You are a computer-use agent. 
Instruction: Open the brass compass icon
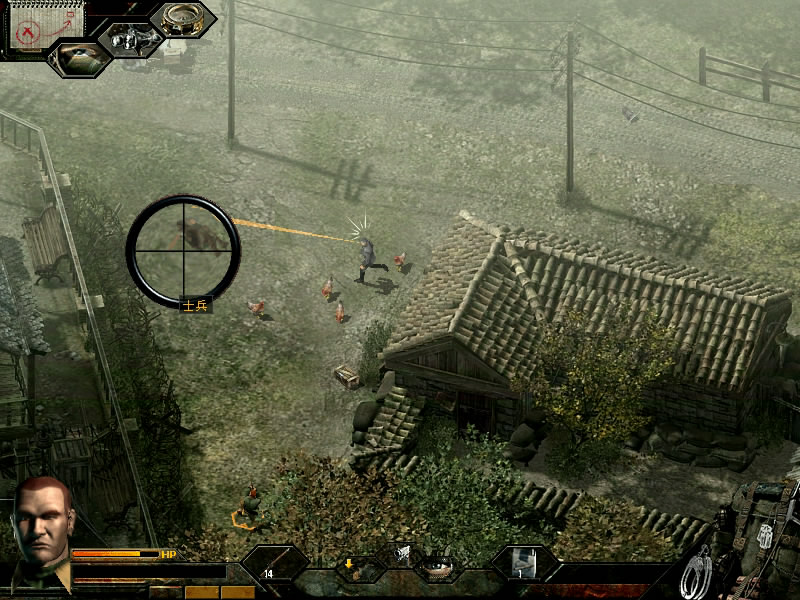point(182,19)
